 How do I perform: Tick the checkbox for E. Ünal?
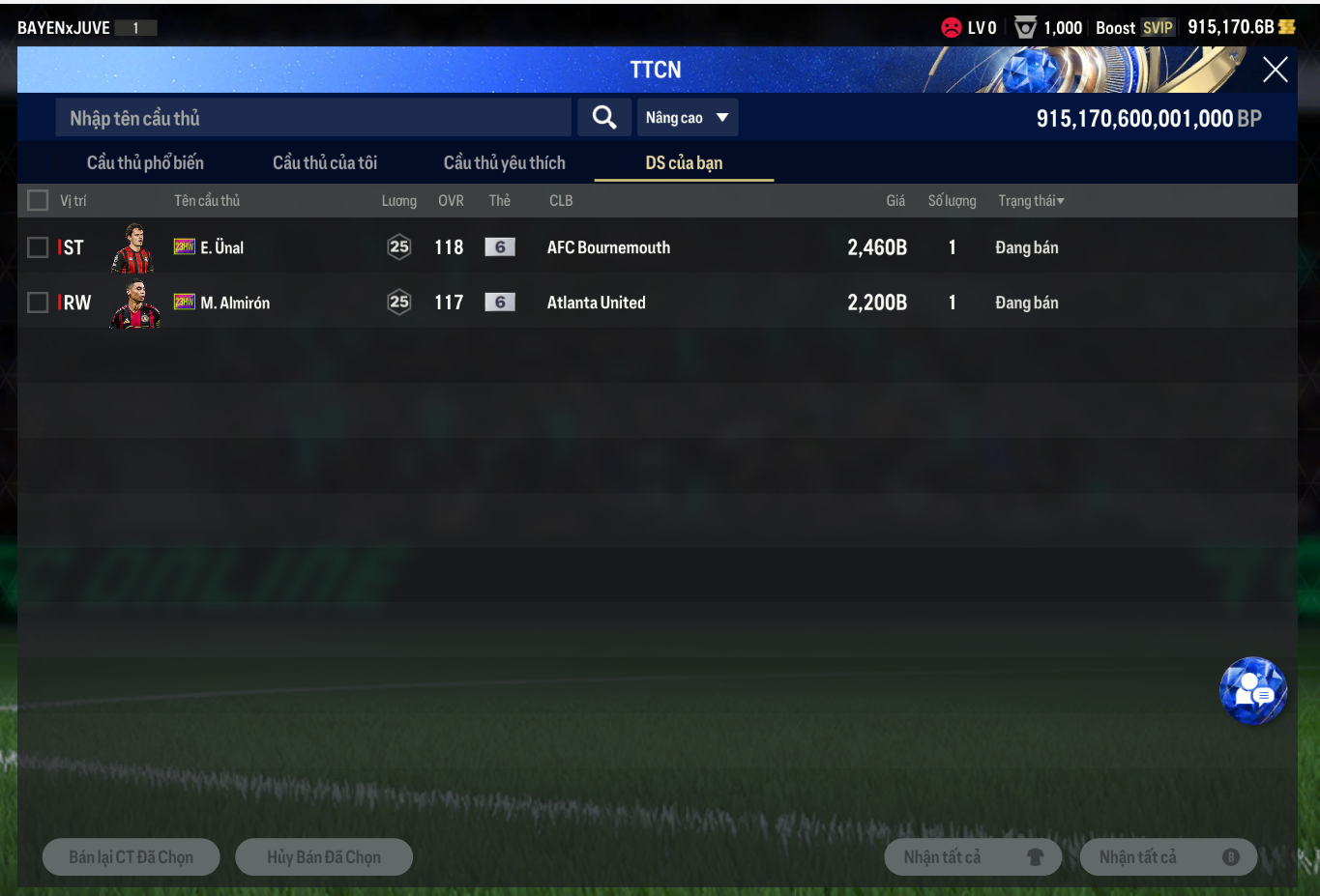point(38,247)
